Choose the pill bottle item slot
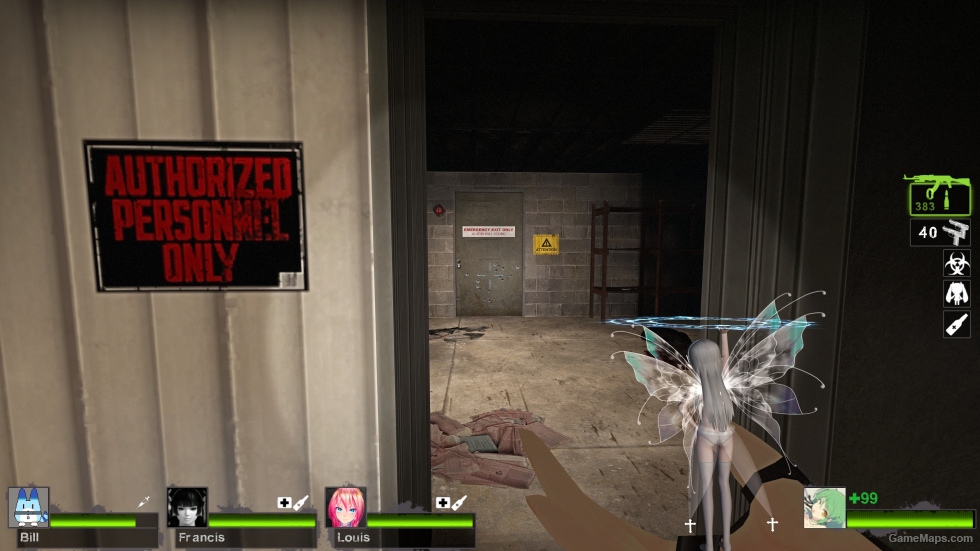980x551 pixels. (x=956, y=323)
